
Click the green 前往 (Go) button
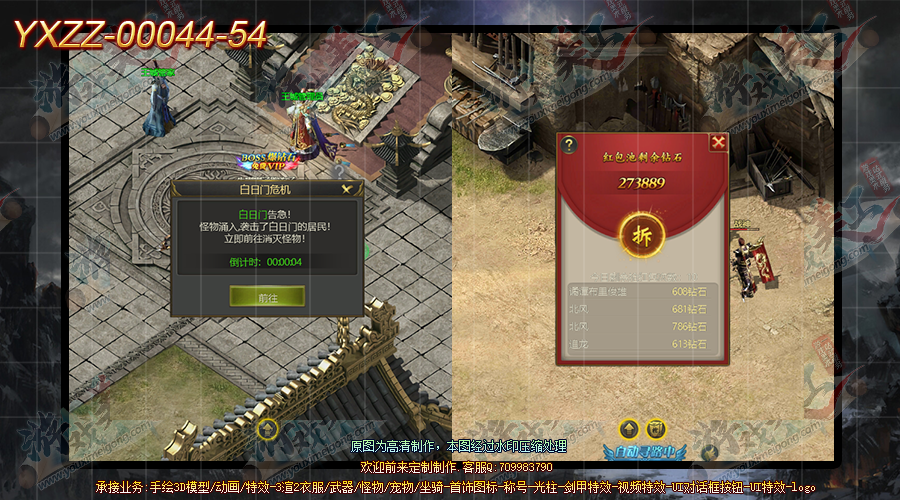267,297
